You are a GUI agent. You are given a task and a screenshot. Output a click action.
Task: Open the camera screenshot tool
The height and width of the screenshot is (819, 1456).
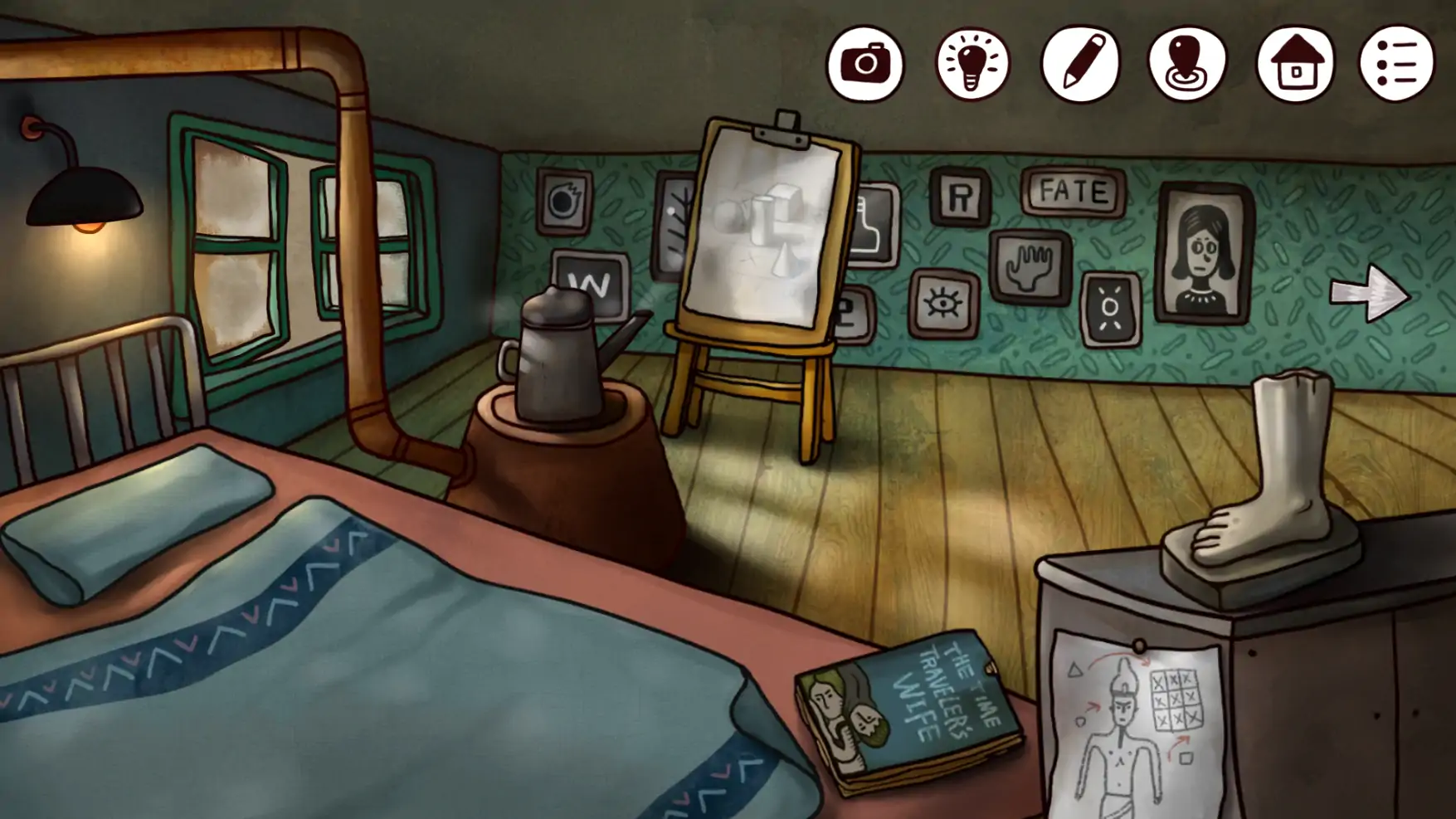[864, 64]
